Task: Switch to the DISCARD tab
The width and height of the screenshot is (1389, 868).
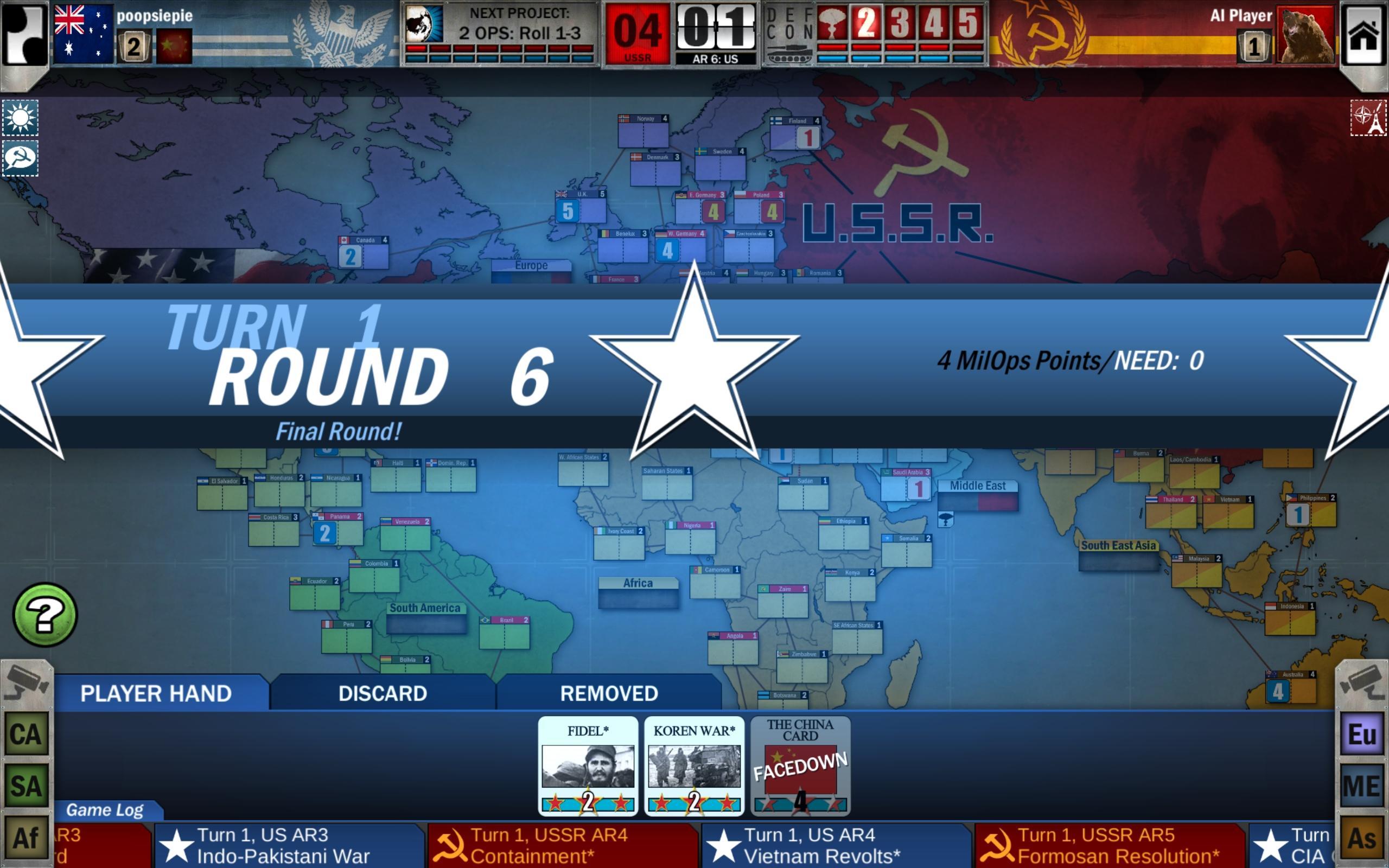Action: 383,693
